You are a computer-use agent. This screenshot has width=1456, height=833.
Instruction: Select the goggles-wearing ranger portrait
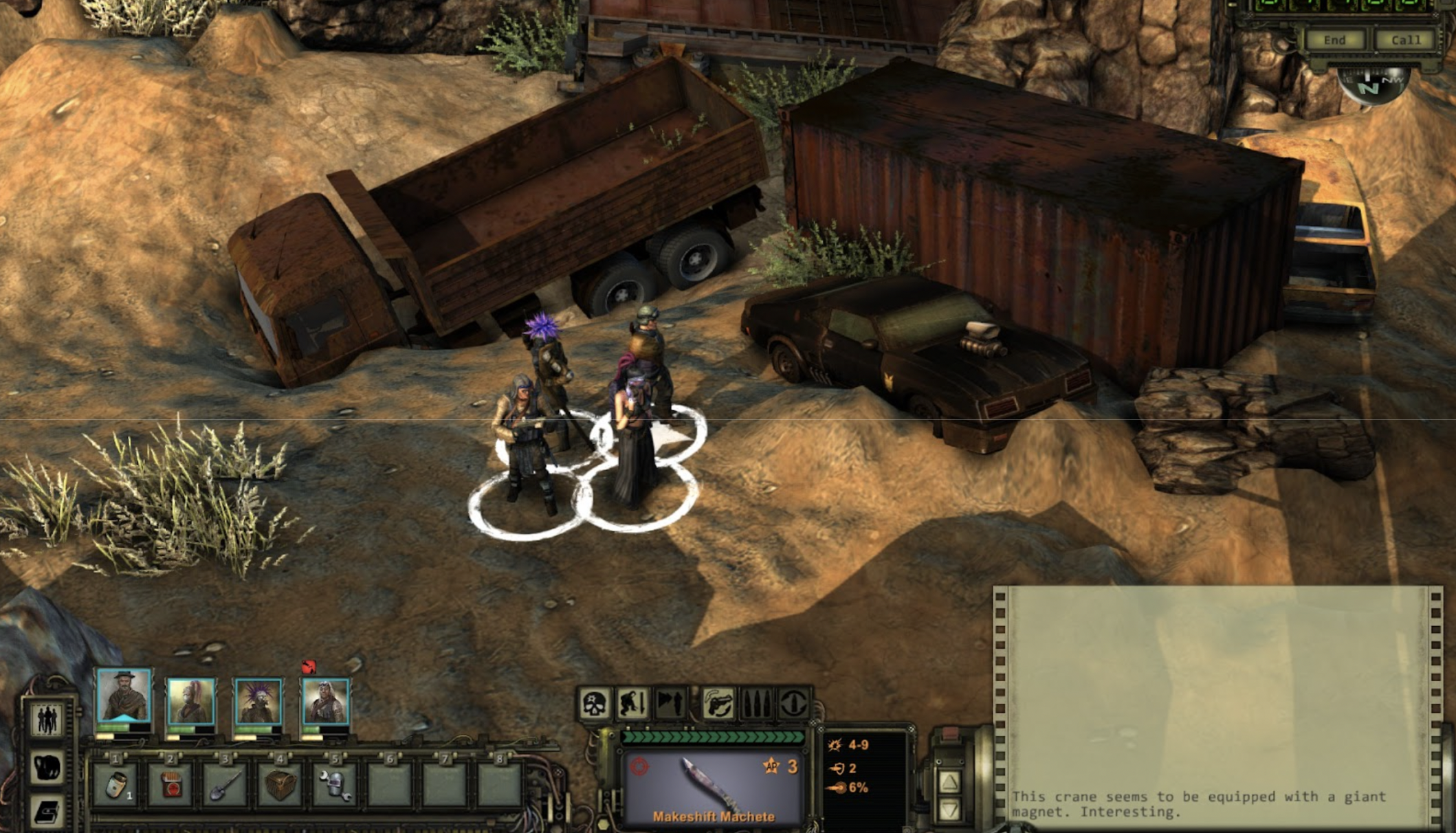(325, 701)
